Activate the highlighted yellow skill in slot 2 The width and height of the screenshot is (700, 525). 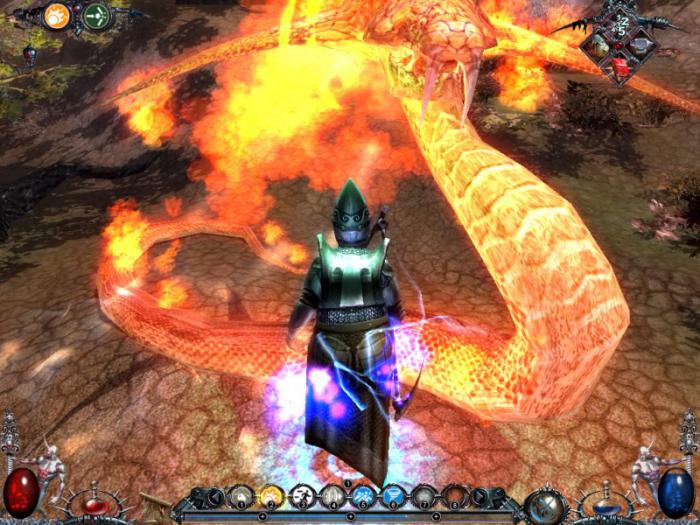click(x=272, y=497)
